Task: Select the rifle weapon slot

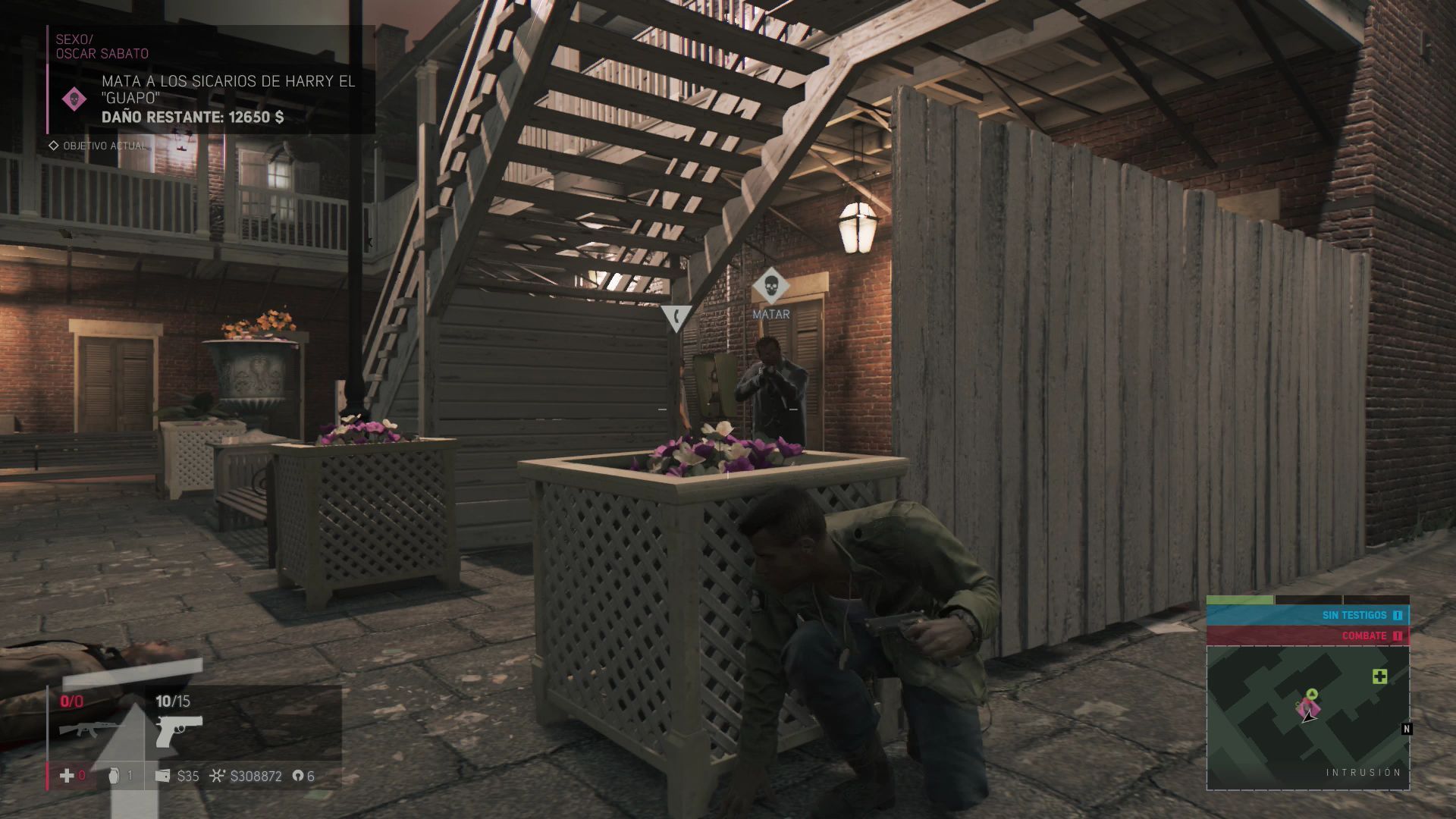Action: [x=82, y=730]
